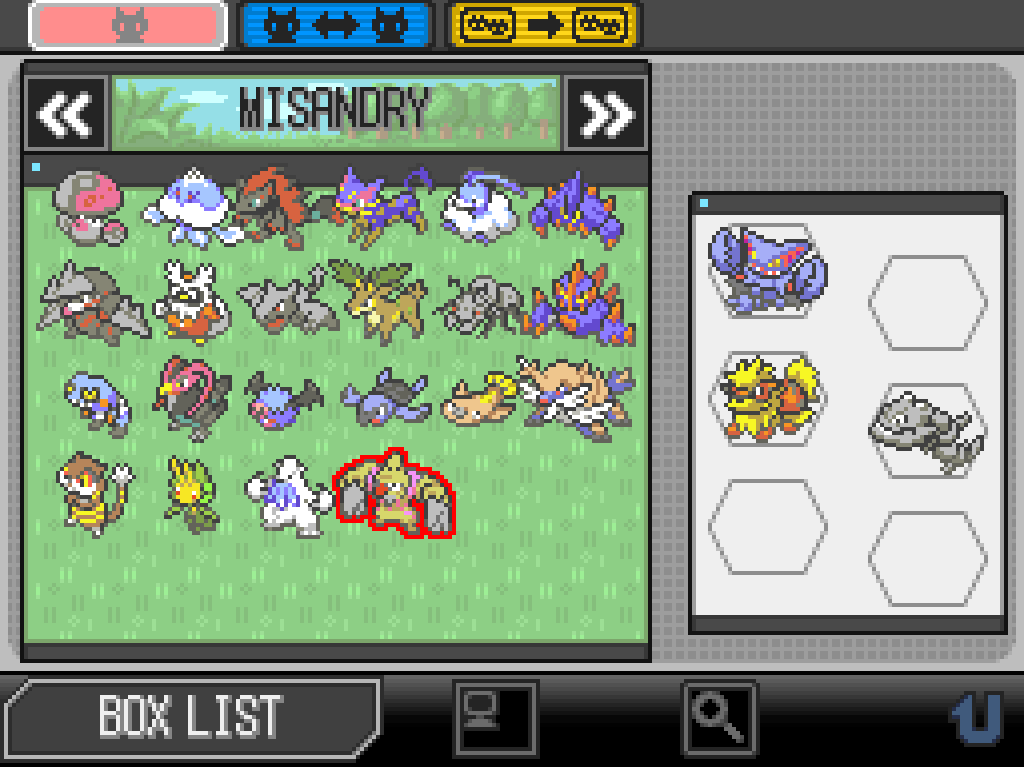
Task: Click the MISANDRY box name header
Action: click(x=336, y=110)
